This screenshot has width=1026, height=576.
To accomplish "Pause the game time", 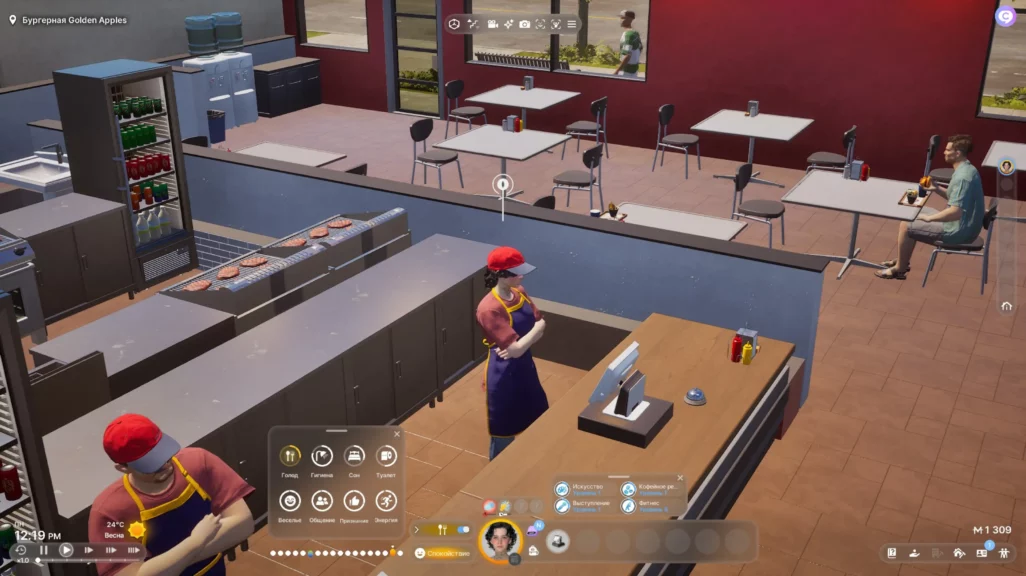I will click(44, 550).
